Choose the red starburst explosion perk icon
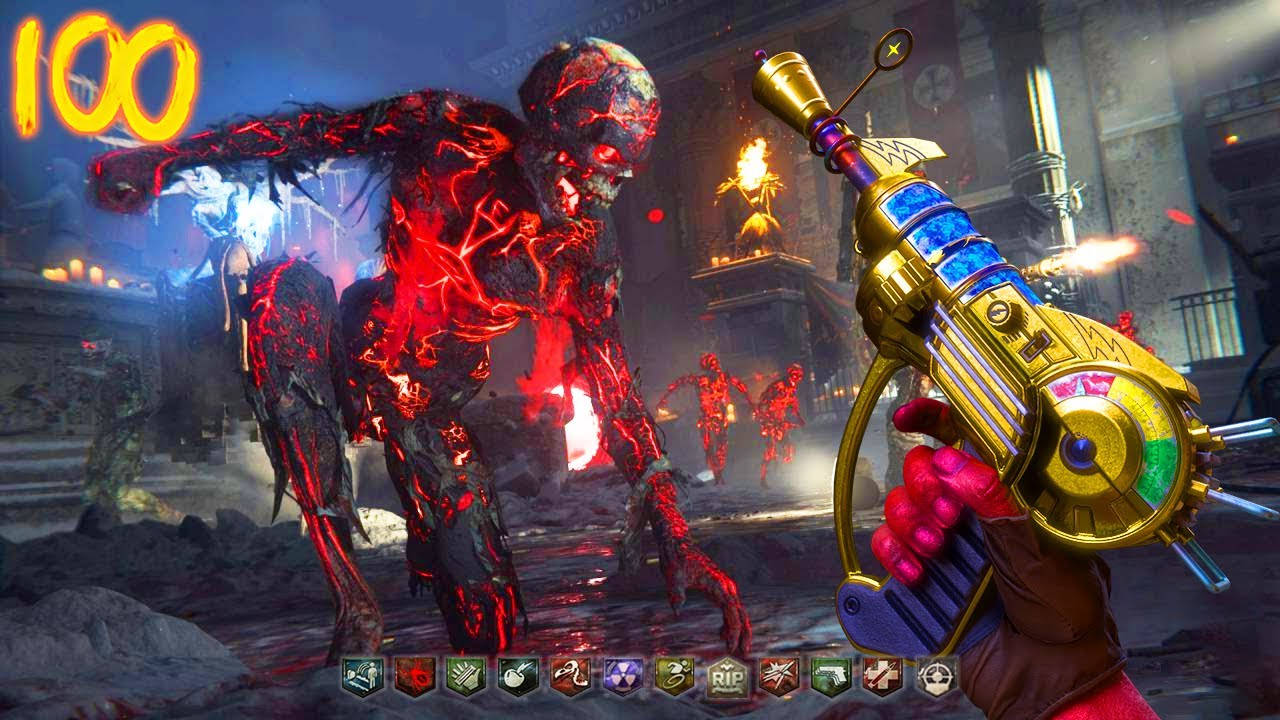The height and width of the screenshot is (720, 1280). click(x=779, y=677)
